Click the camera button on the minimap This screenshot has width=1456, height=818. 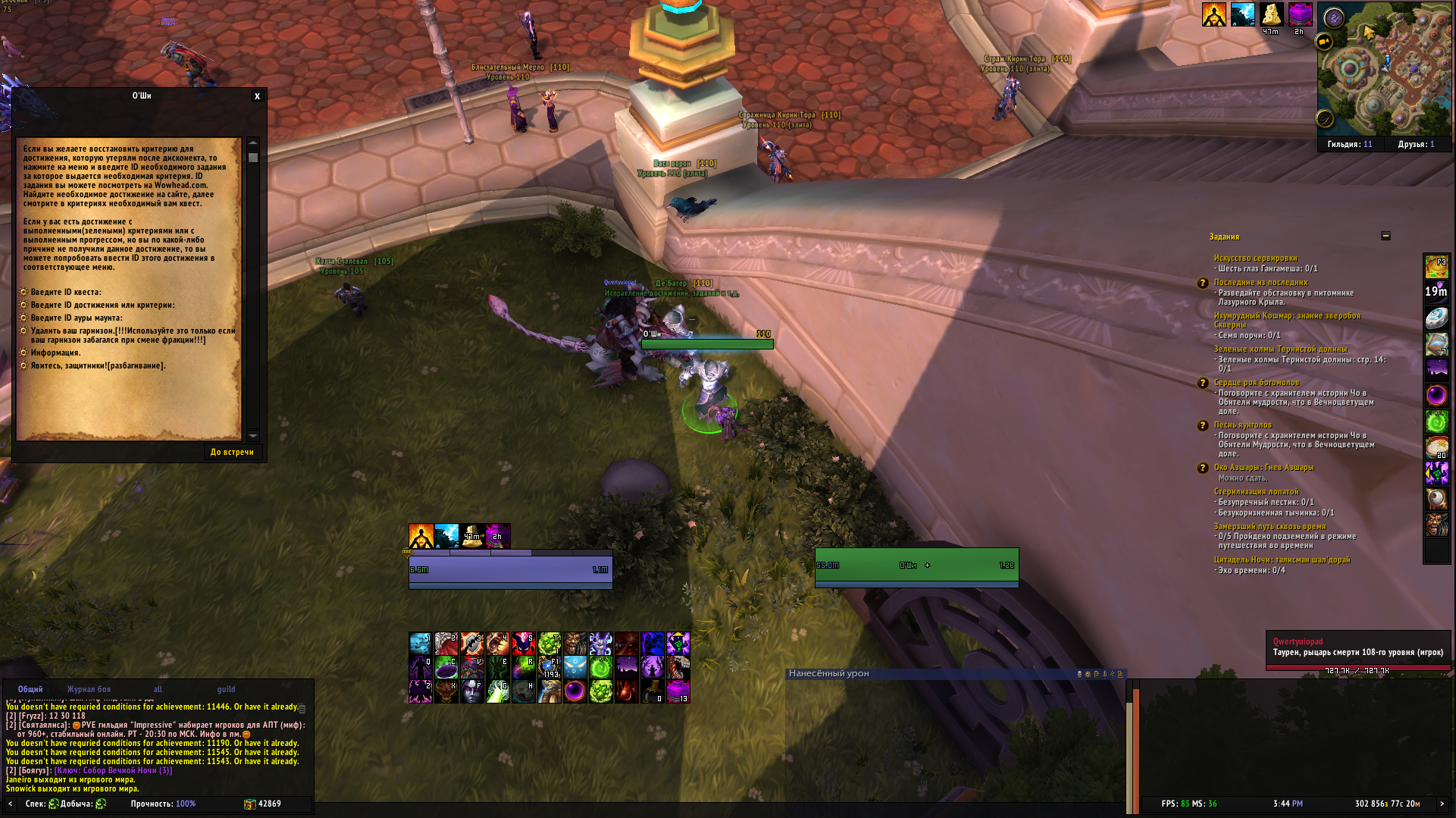tap(1324, 42)
